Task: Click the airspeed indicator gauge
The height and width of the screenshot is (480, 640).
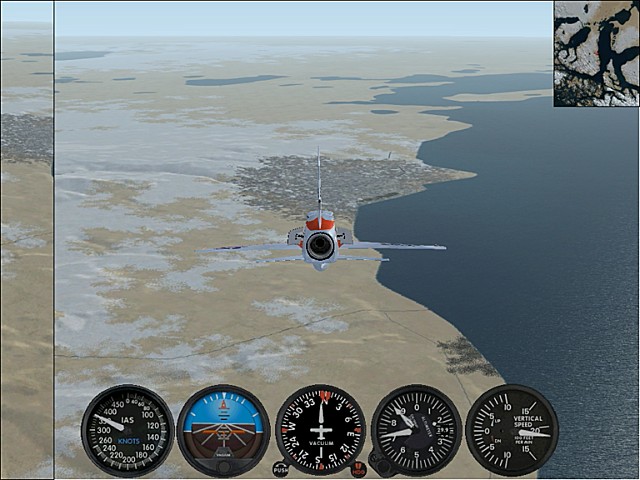Action: point(128,430)
